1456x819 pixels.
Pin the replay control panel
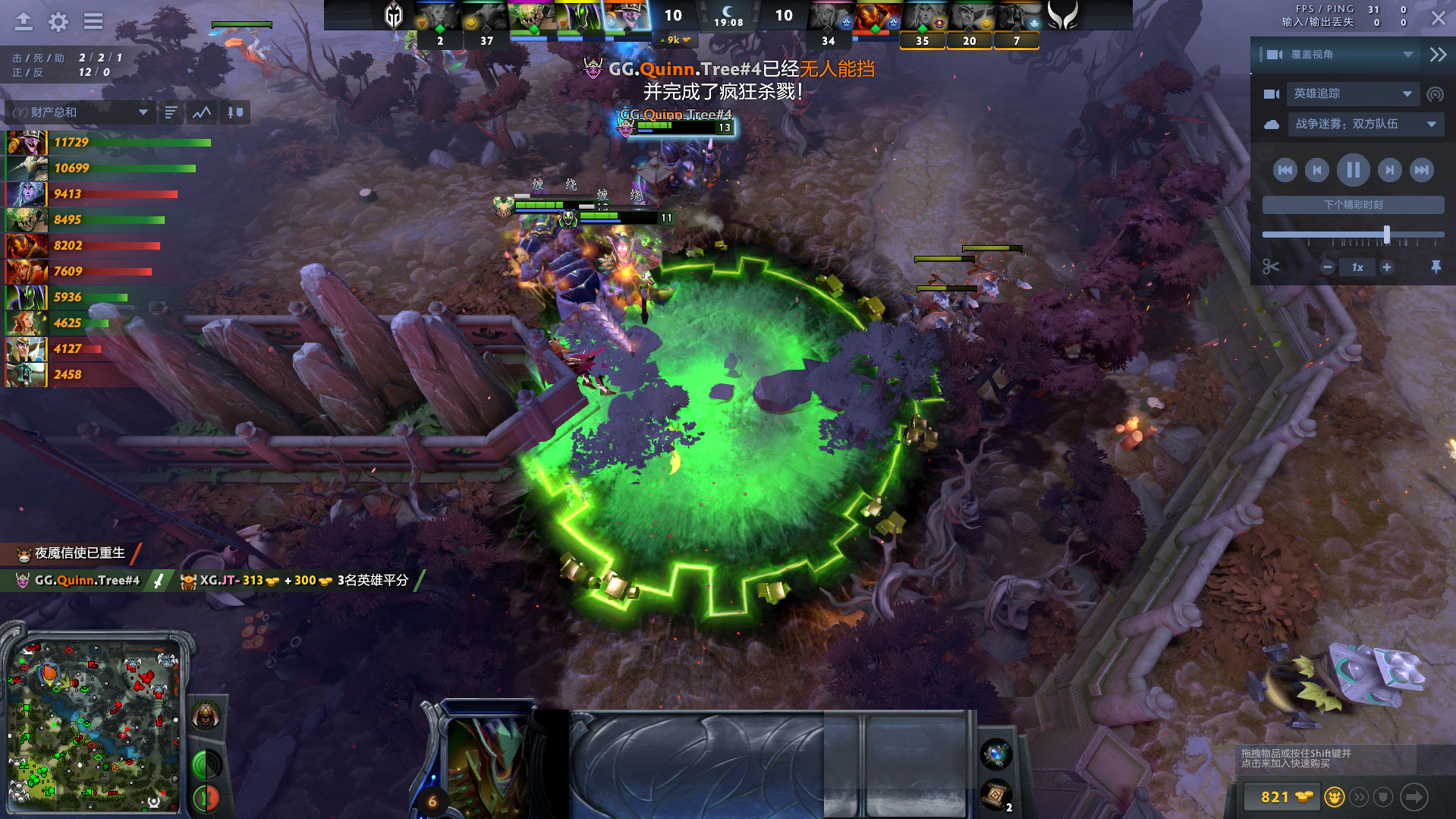pyautogui.click(x=1436, y=267)
